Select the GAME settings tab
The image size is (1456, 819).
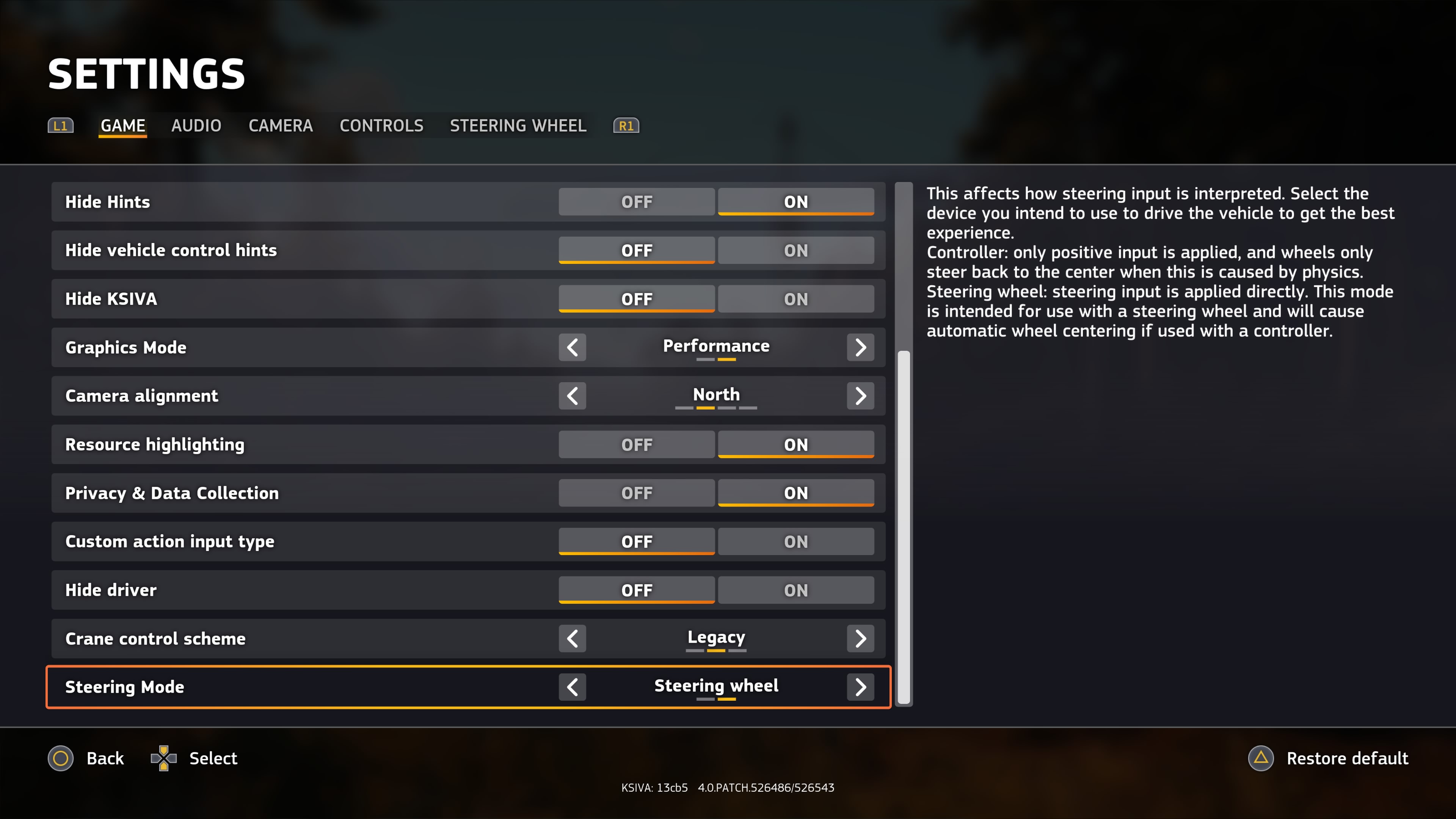tap(122, 126)
